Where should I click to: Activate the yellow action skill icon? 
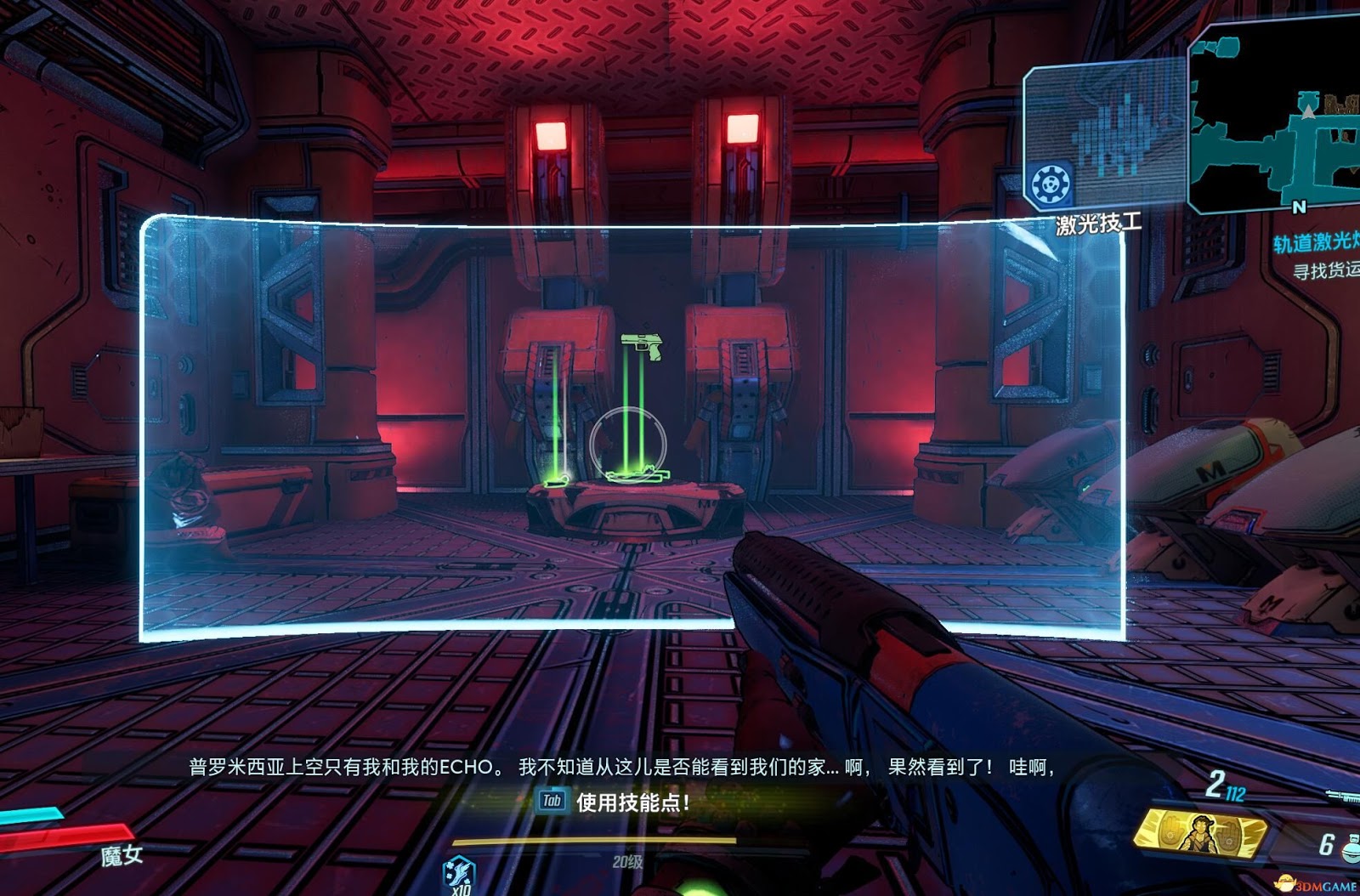point(1200,835)
